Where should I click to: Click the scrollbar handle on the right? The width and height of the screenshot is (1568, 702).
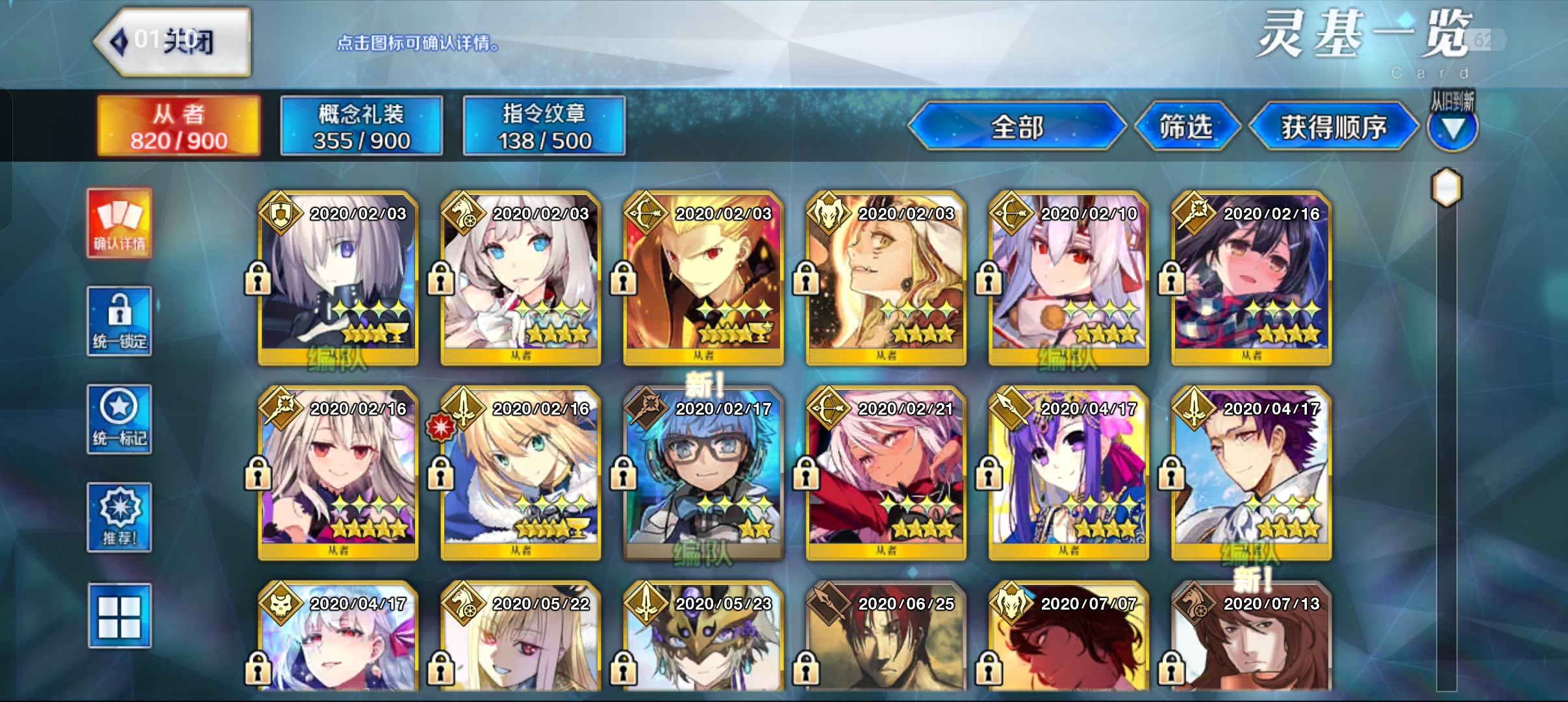(x=1447, y=188)
